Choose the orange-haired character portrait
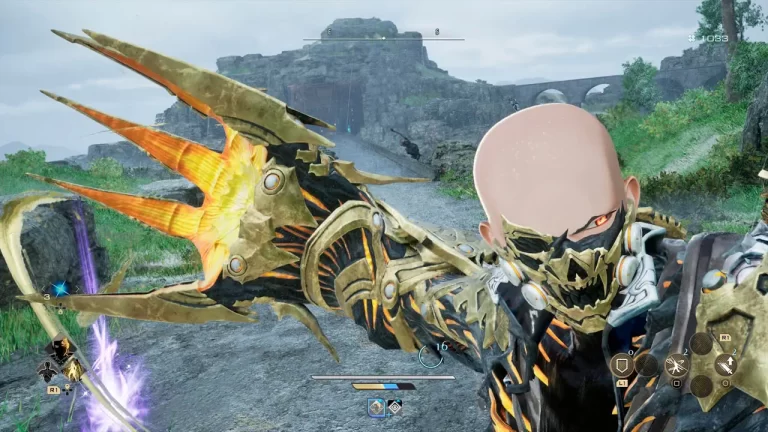This screenshot has height=432, width=768. click(61, 349)
